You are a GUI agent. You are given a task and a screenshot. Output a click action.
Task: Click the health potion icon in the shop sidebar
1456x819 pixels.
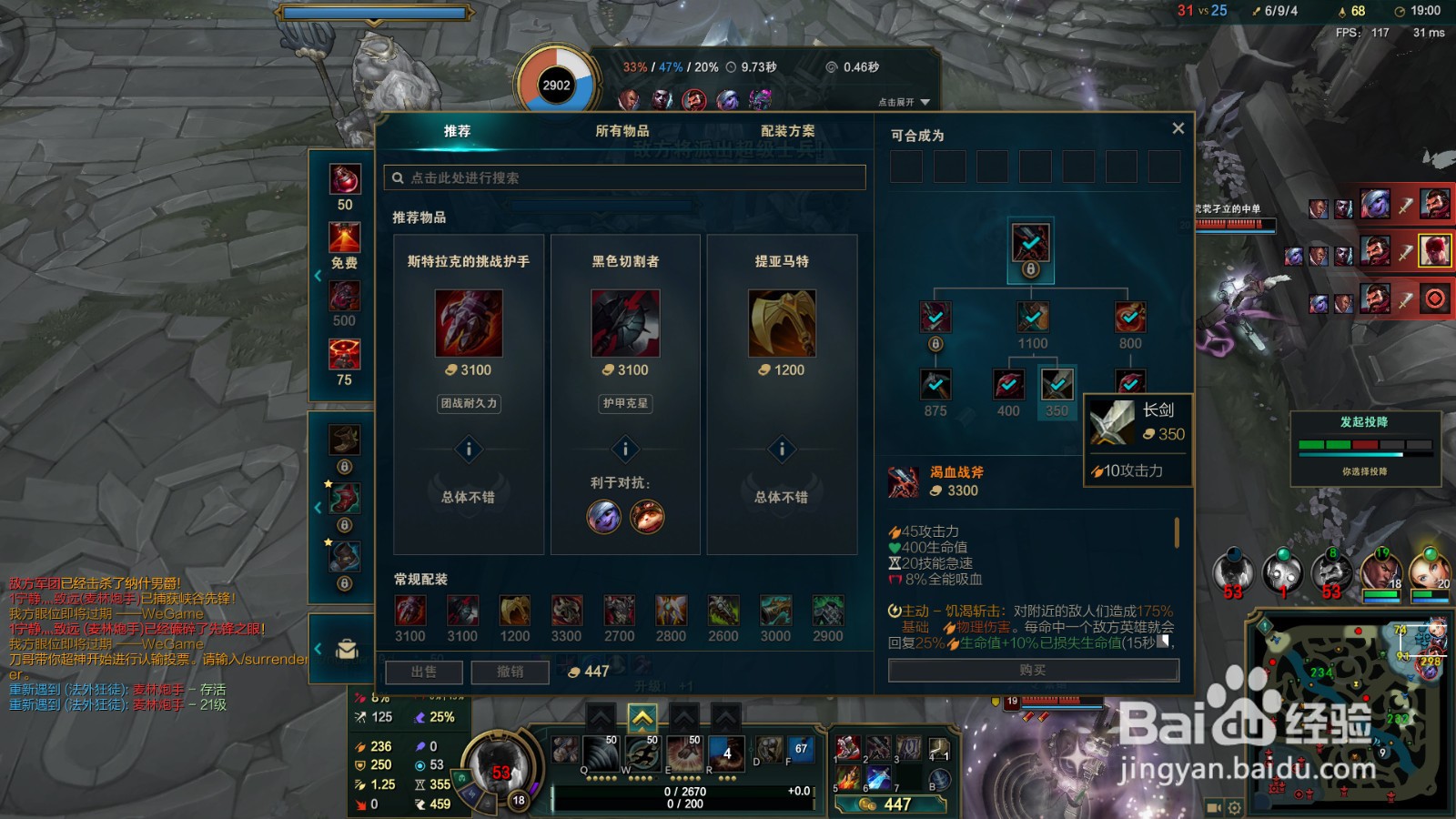pos(344,180)
